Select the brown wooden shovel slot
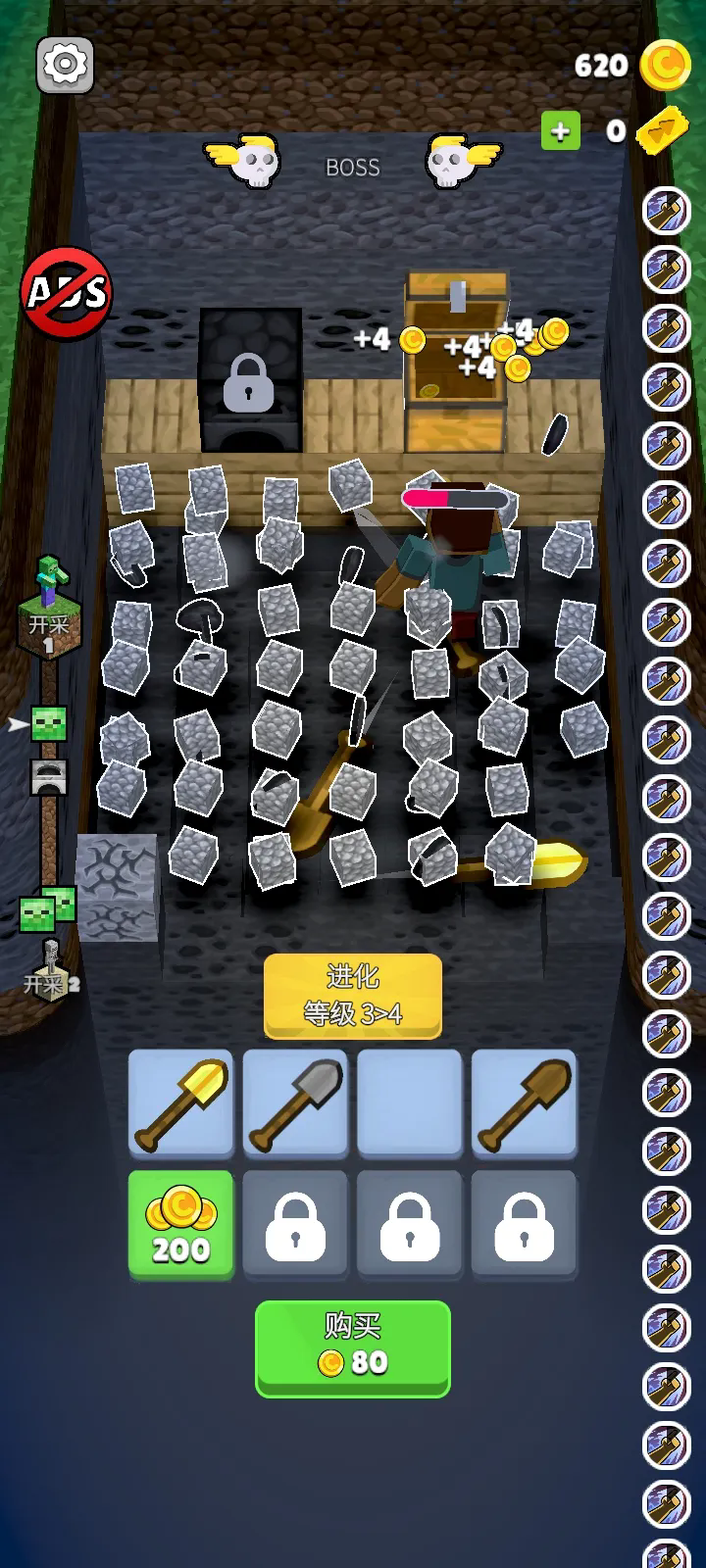This screenshot has width=706, height=1568. [524, 1103]
